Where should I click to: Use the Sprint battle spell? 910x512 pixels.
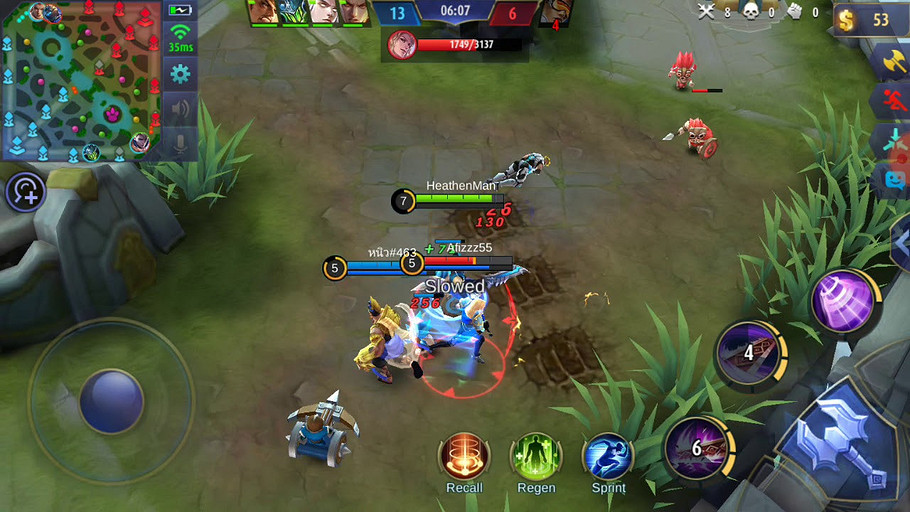point(608,457)
